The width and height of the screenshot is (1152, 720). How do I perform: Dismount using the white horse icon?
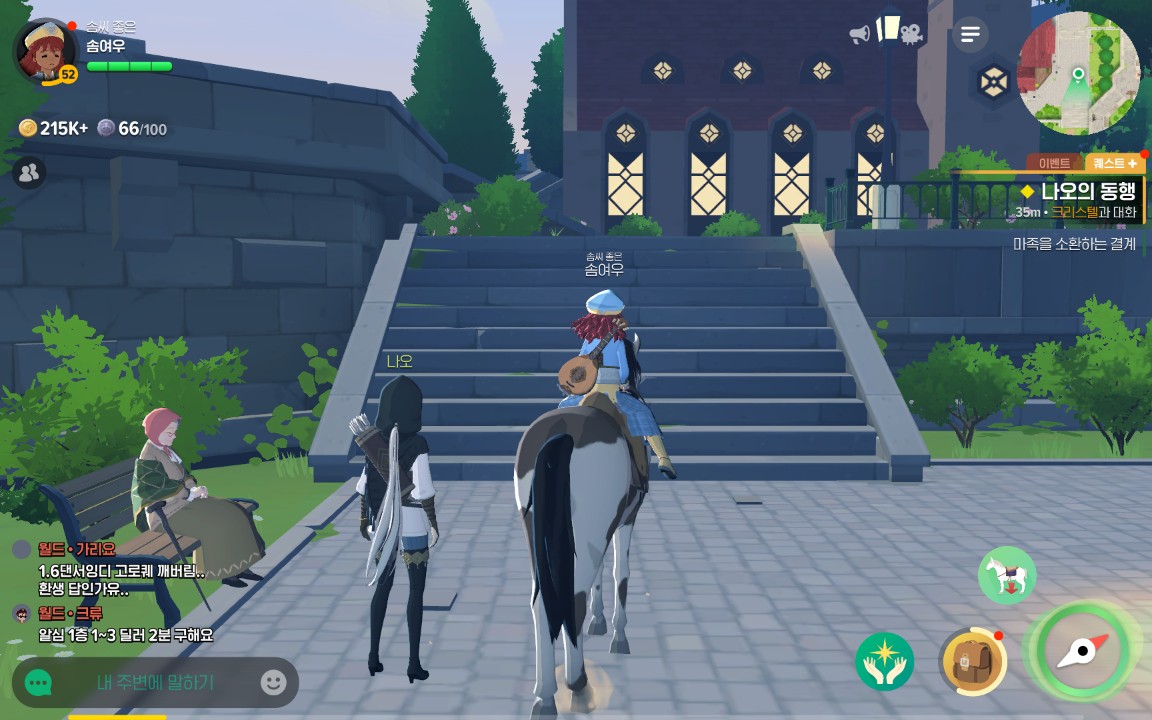(x=1006, y=575)
